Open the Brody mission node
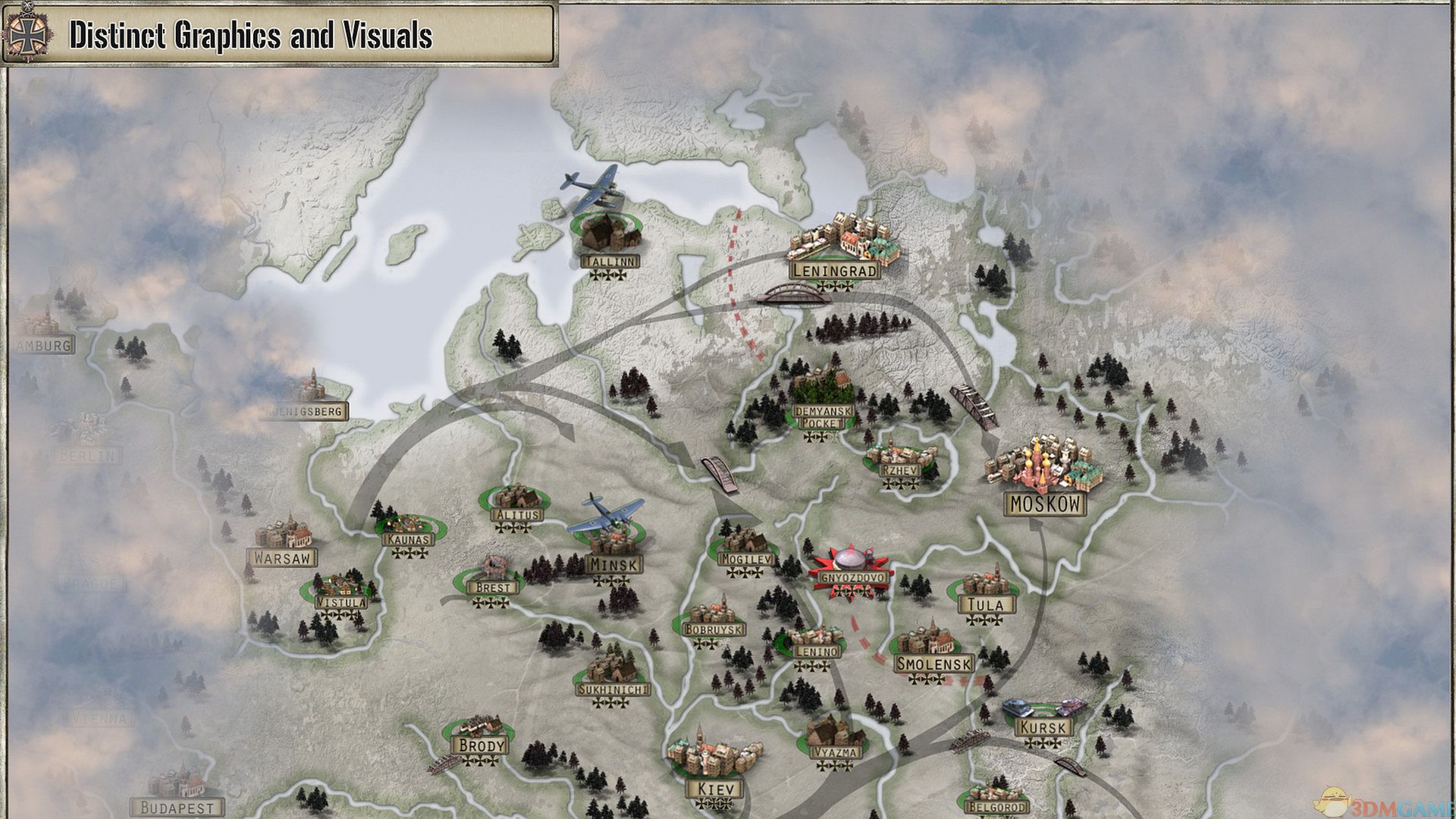 pos(482,733)
